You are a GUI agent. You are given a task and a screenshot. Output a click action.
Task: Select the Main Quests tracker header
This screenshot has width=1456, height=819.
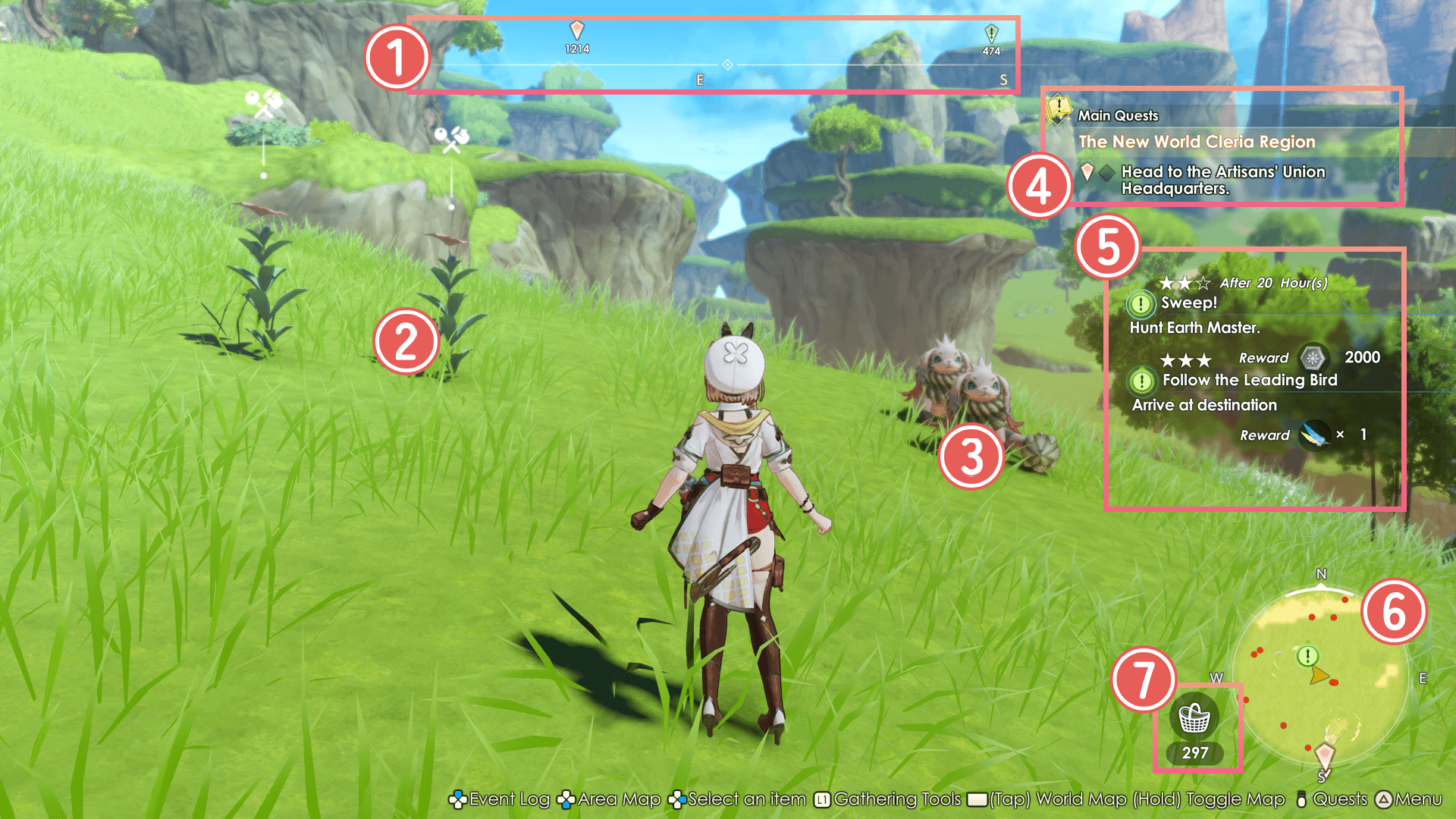point(1118,115)
